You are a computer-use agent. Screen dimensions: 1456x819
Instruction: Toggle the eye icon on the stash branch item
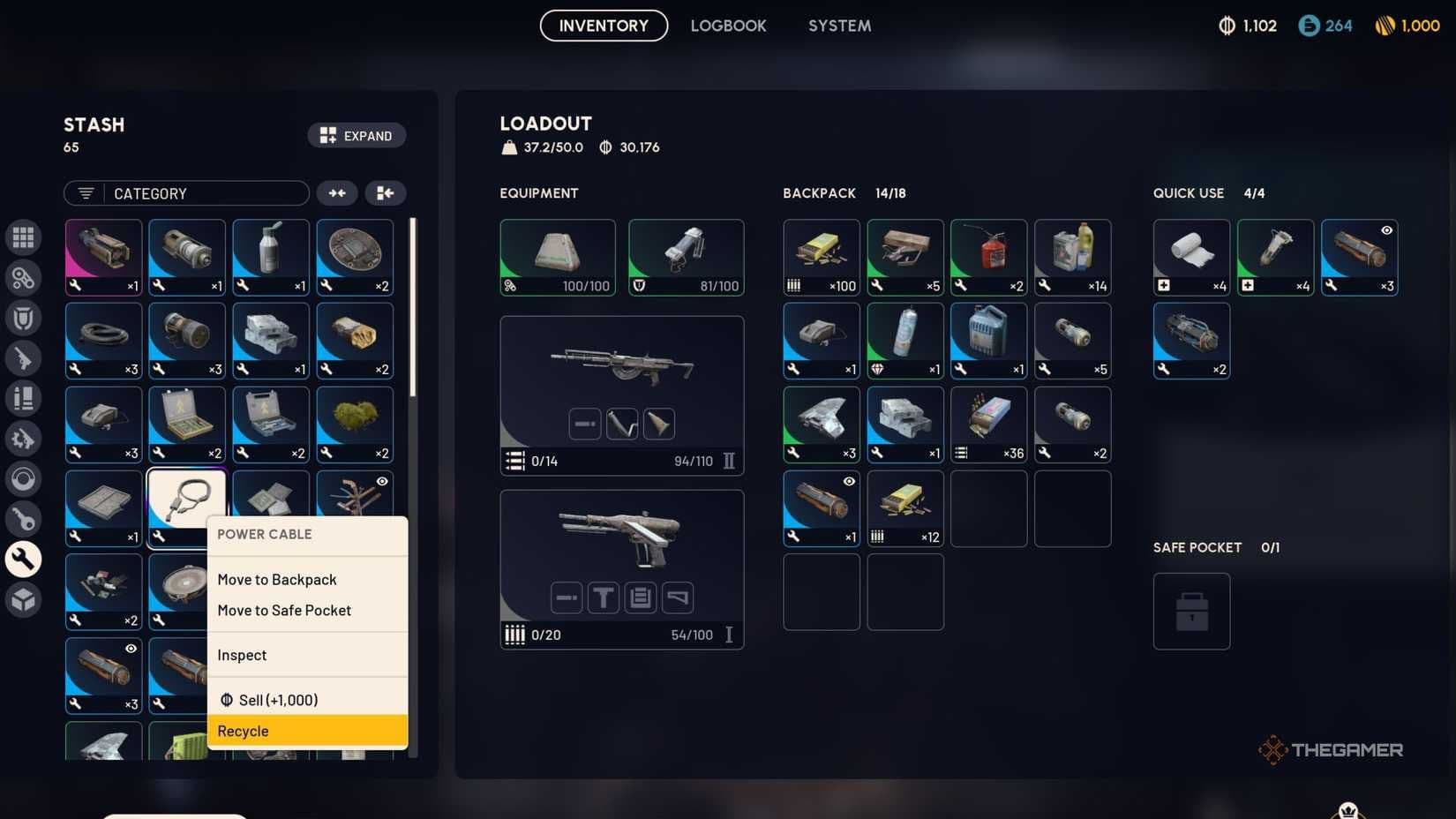[382, 481]
